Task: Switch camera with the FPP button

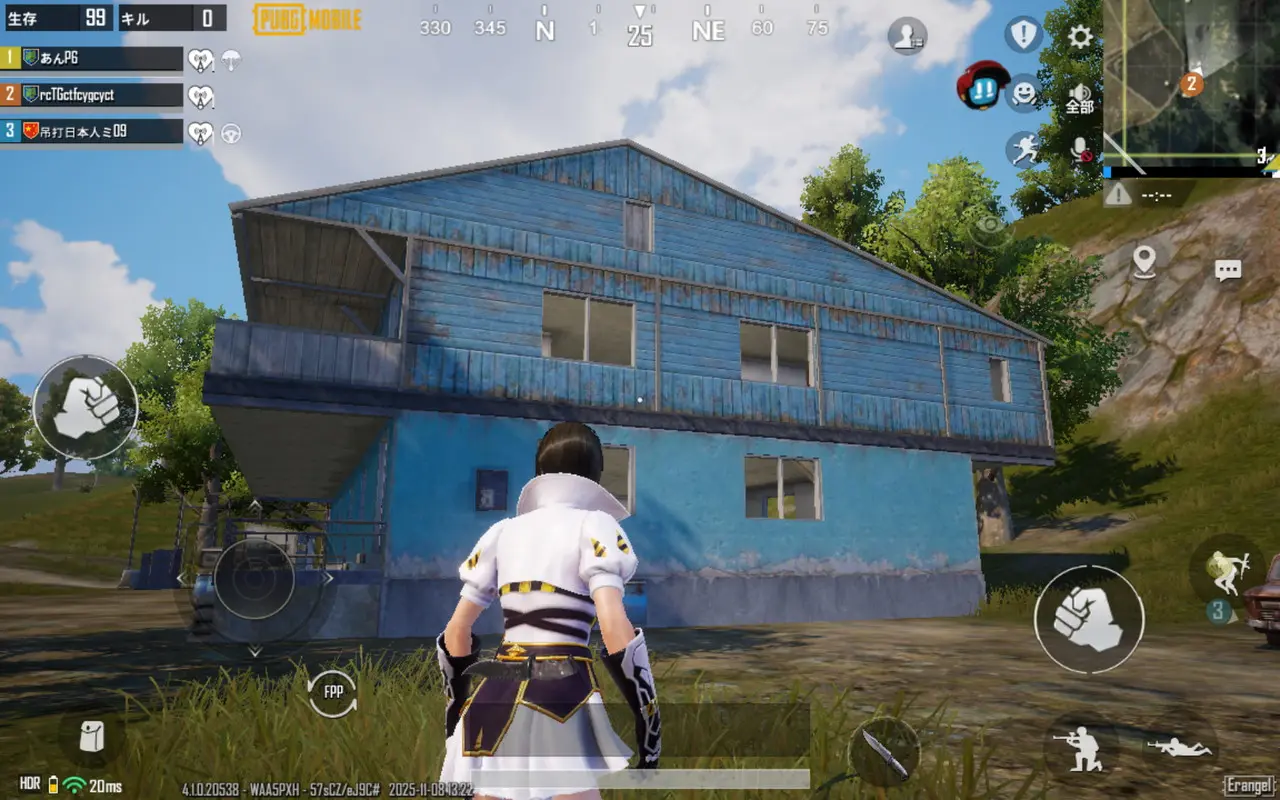Action: coord(333,692)
